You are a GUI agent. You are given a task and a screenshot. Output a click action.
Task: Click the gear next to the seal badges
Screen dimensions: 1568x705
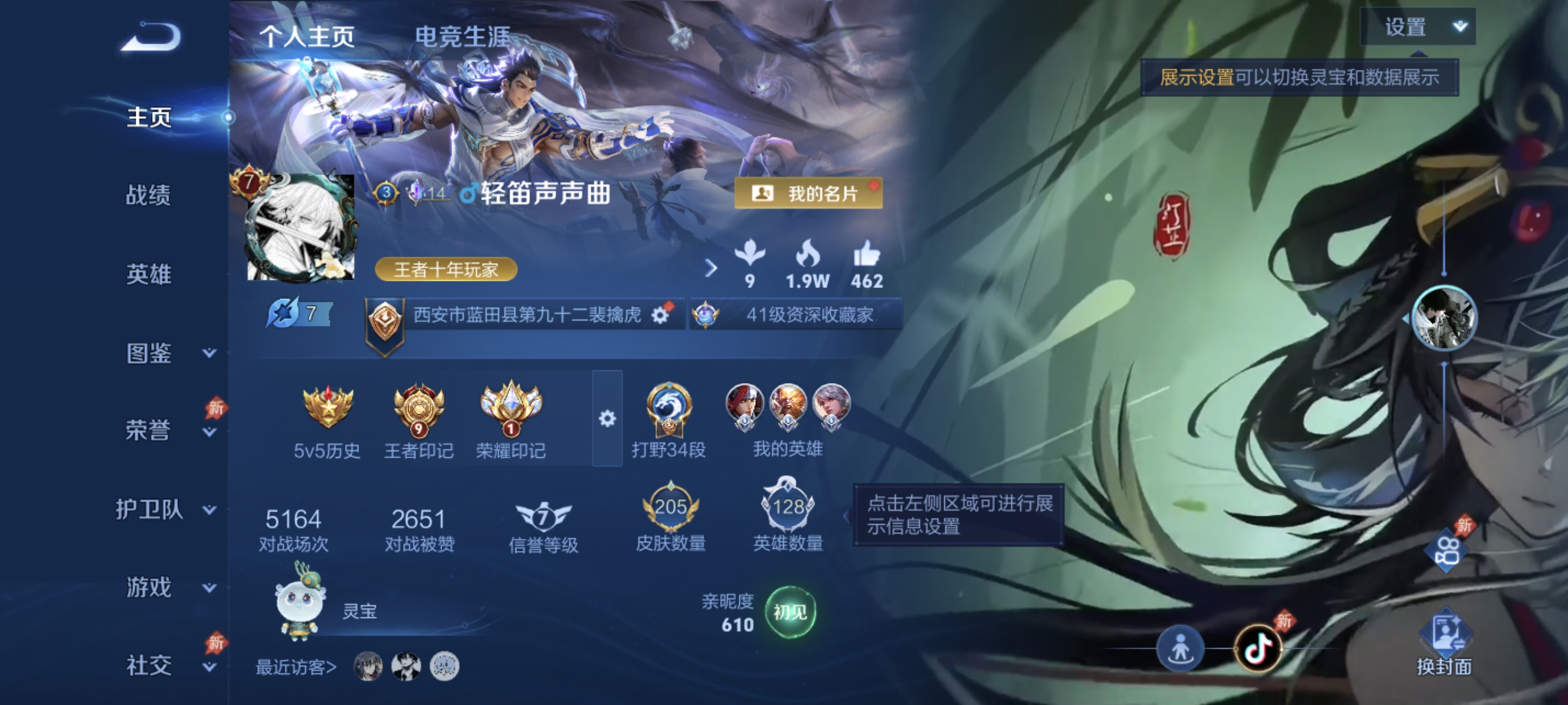607,420
